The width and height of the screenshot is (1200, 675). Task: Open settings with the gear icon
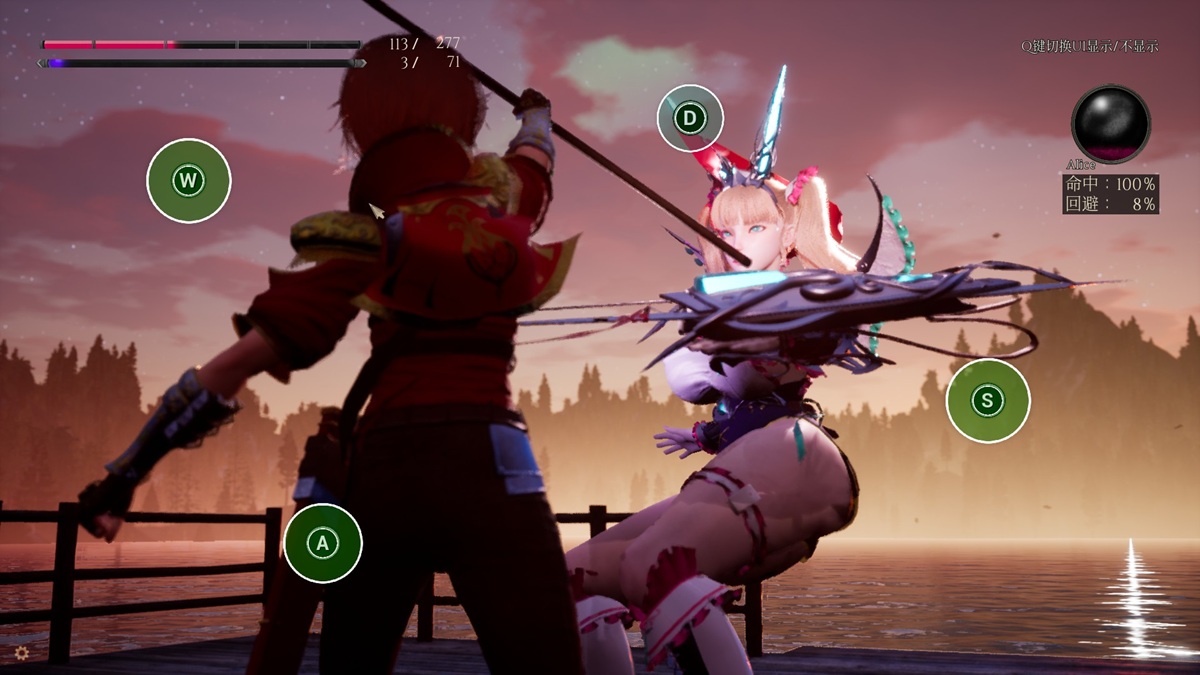click(21, 653)
